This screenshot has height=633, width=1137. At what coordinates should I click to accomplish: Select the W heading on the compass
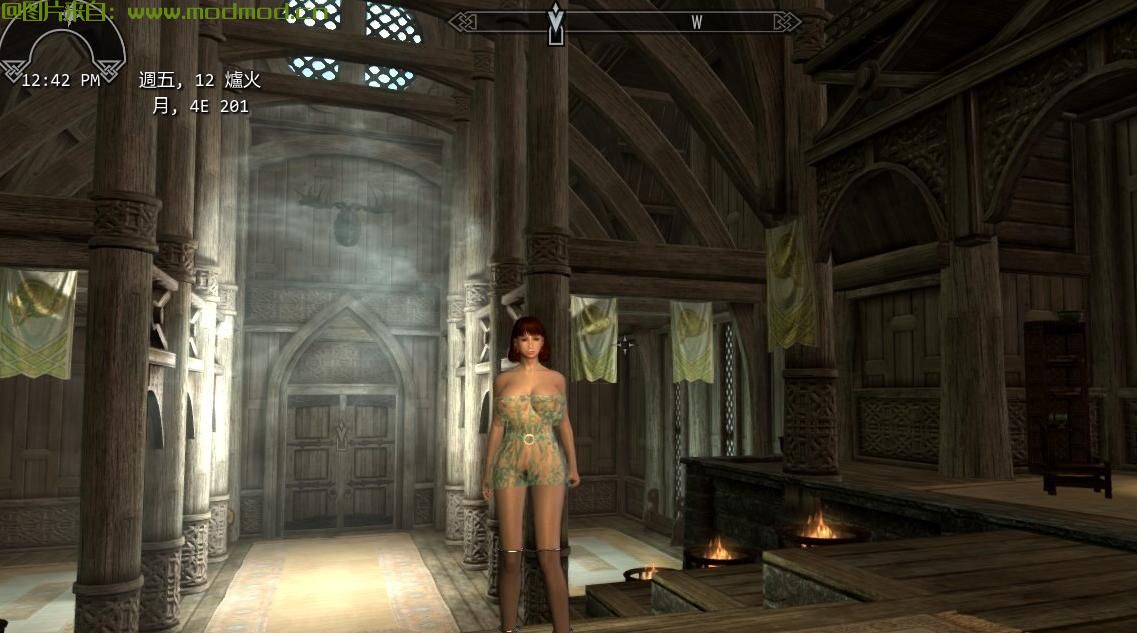tap(696, 22)
